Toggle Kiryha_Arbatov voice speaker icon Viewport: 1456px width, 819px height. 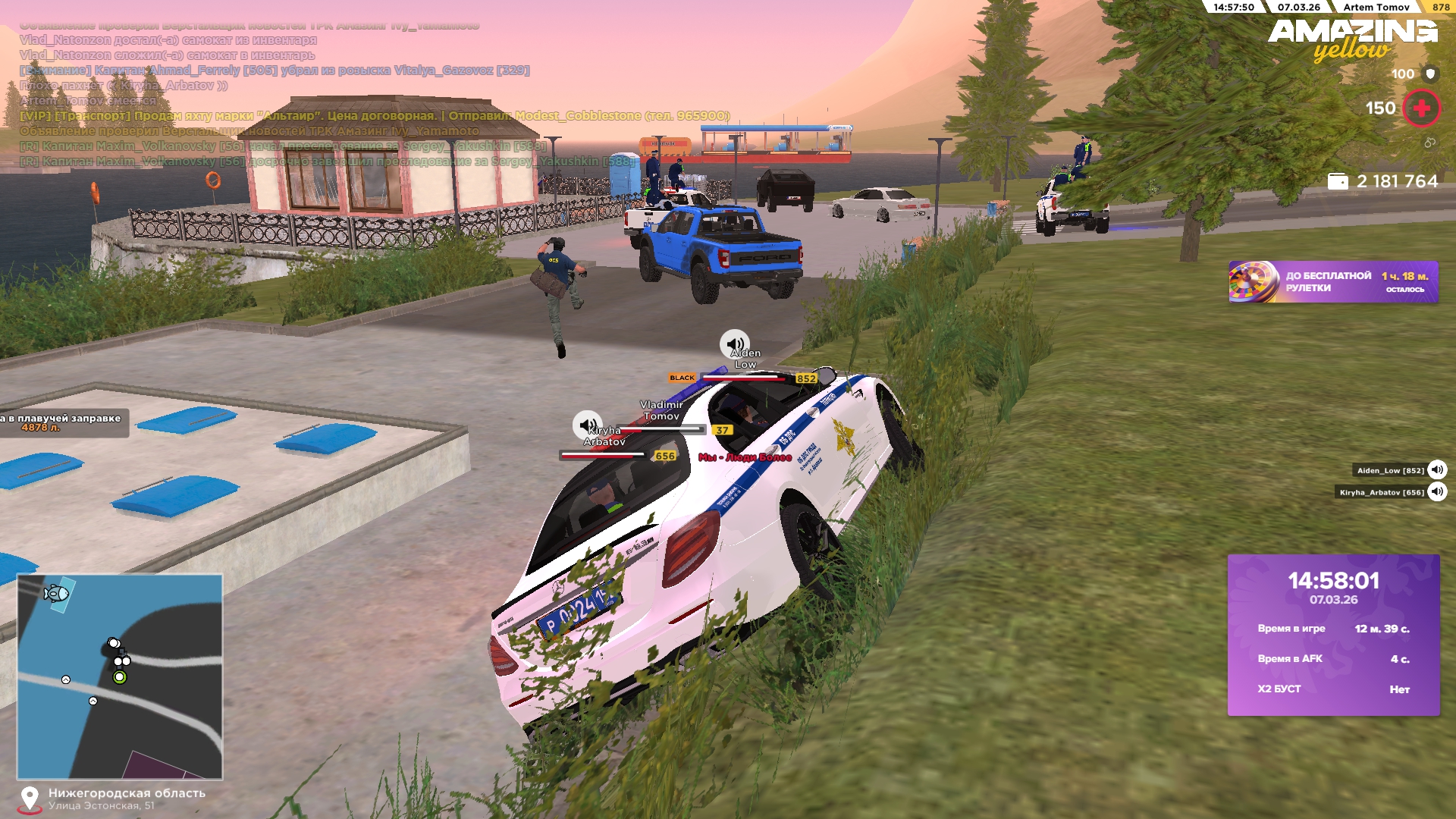click(x=1437, y=492)
